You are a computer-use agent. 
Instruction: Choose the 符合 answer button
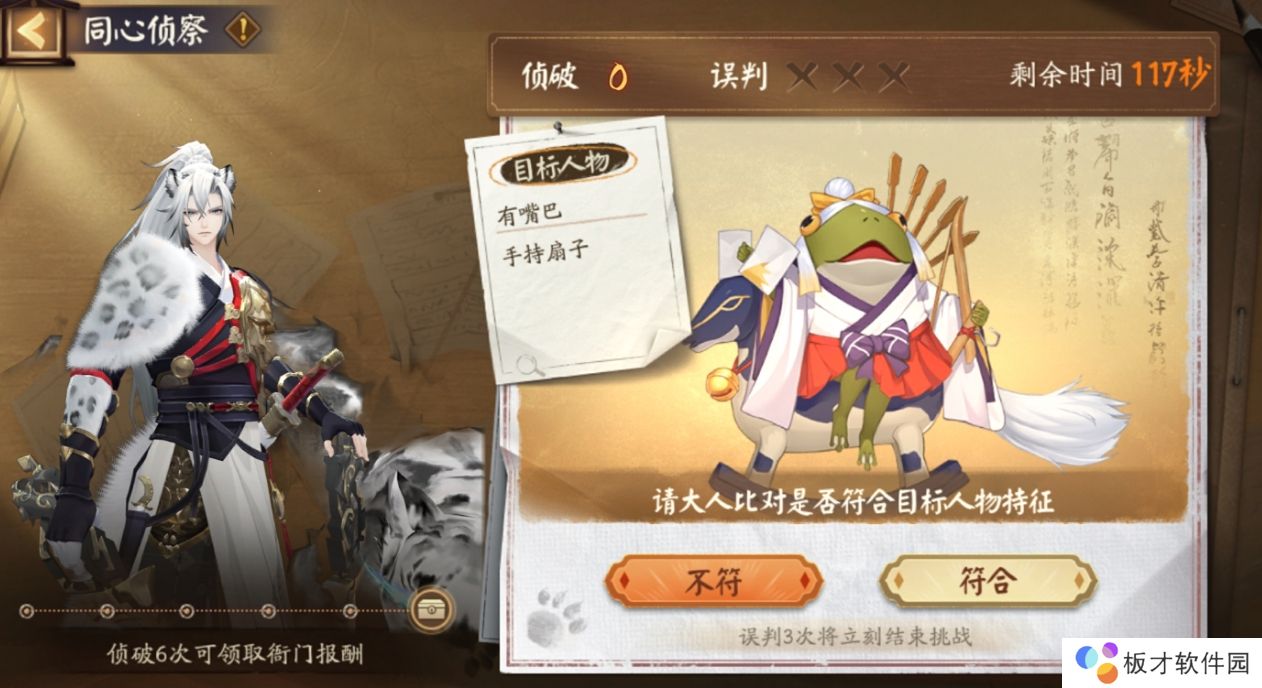click(988, 582)
